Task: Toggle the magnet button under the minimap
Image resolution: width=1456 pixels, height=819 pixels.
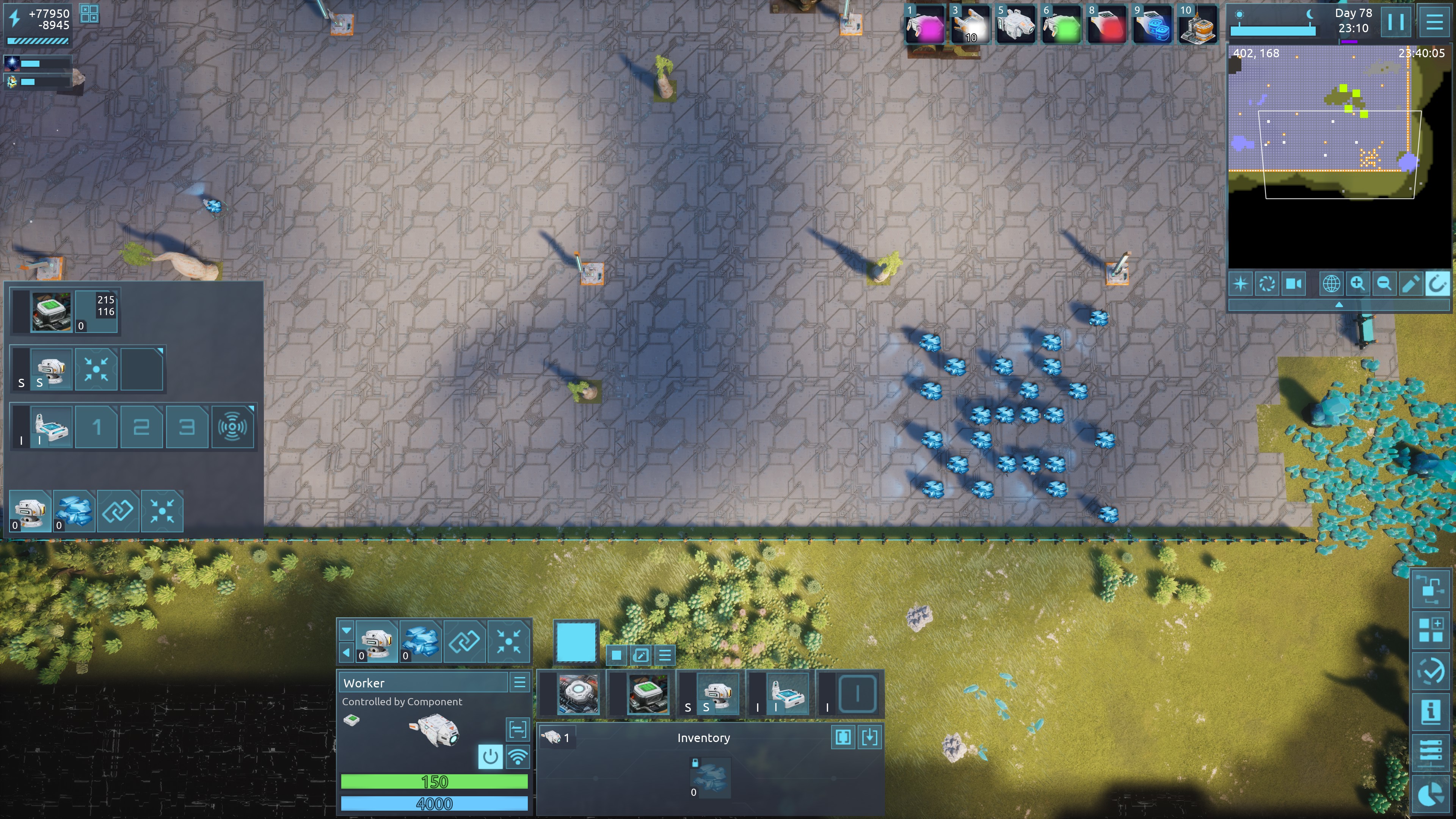Action: 1437,284
